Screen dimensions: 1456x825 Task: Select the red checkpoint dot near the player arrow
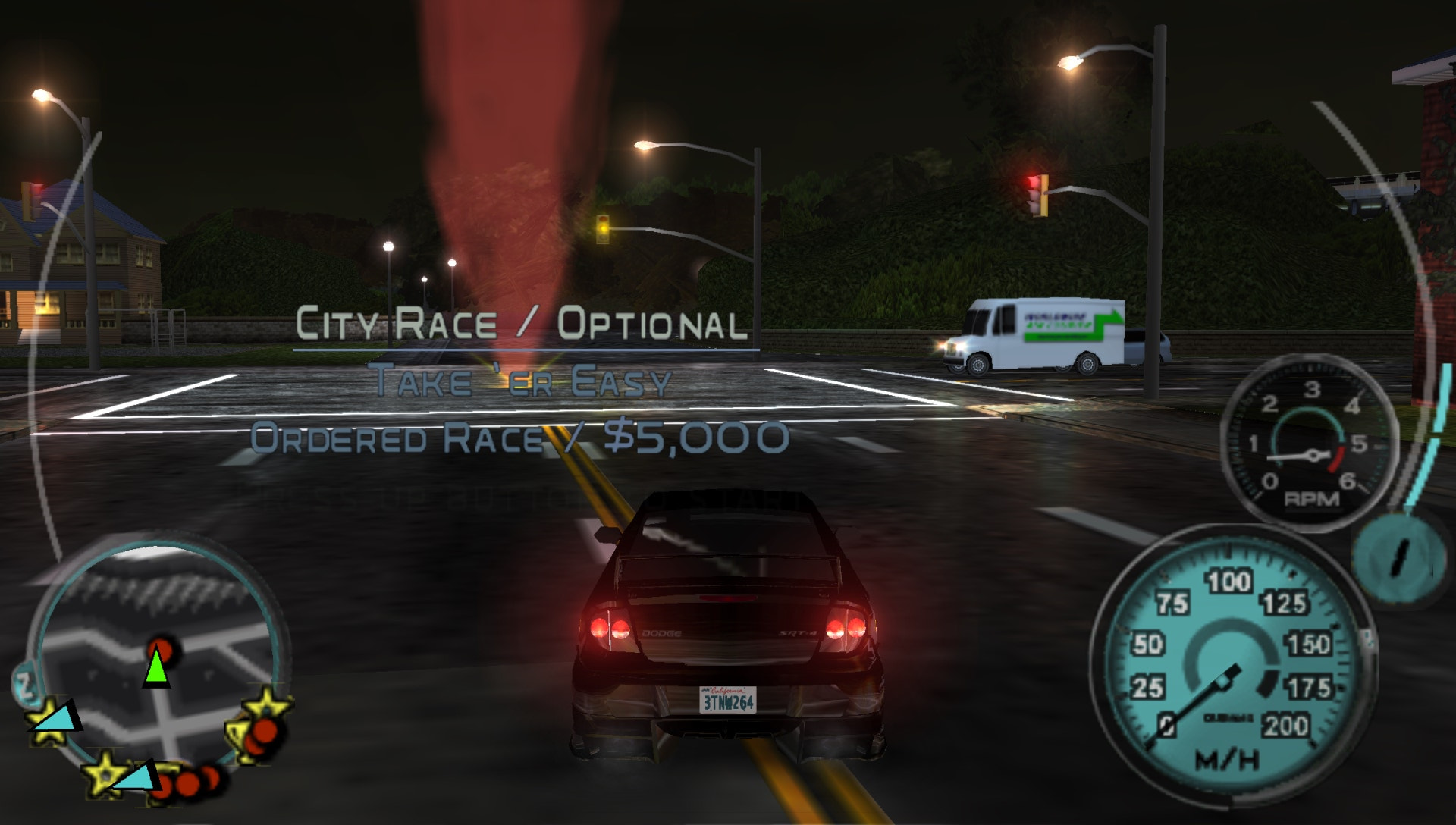click(x=162, y=647)
